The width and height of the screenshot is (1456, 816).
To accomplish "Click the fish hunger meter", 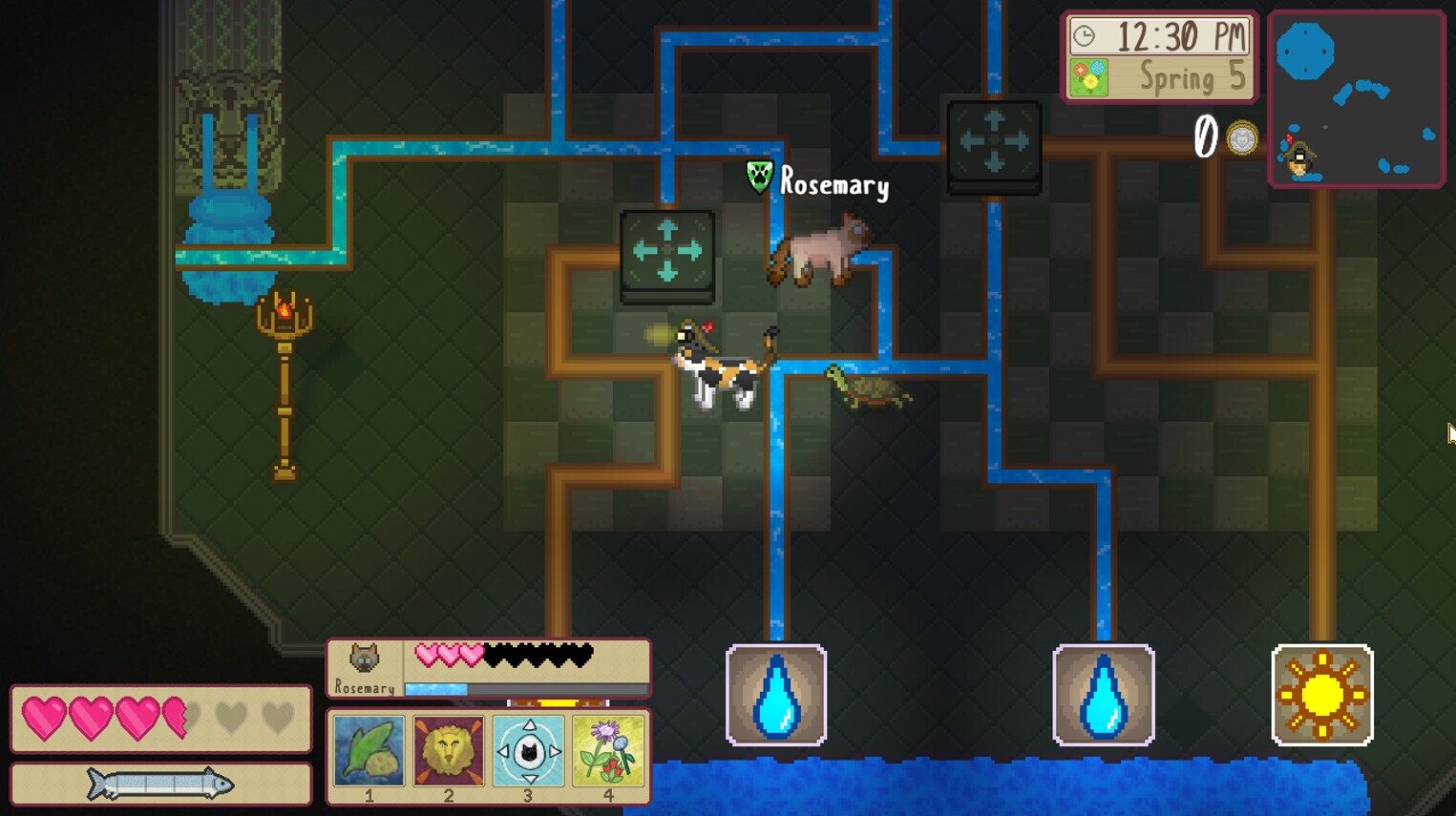I will pyautogui.click(x=160, y=783).
